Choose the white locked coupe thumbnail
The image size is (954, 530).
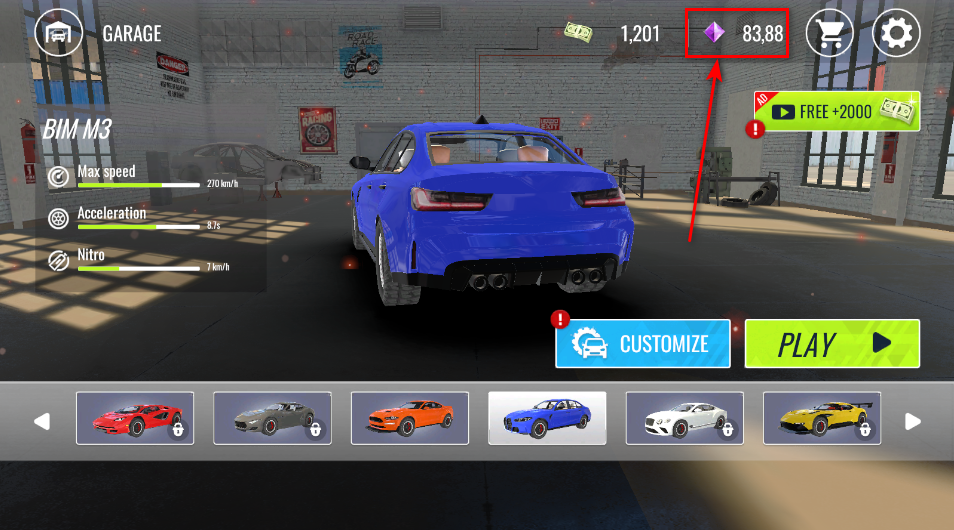click(684, 418)
